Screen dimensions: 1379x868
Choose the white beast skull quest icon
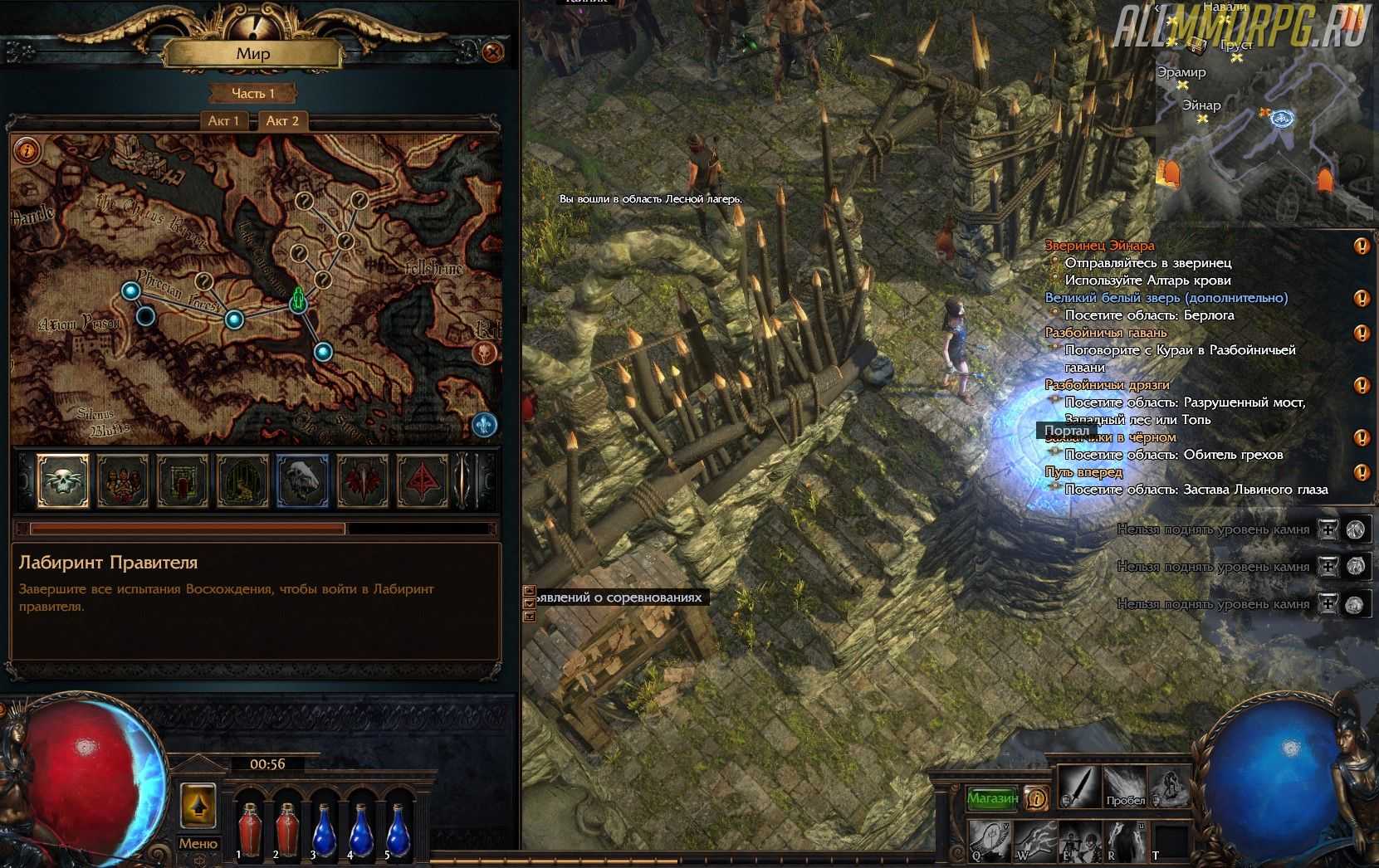click(301, 480)
